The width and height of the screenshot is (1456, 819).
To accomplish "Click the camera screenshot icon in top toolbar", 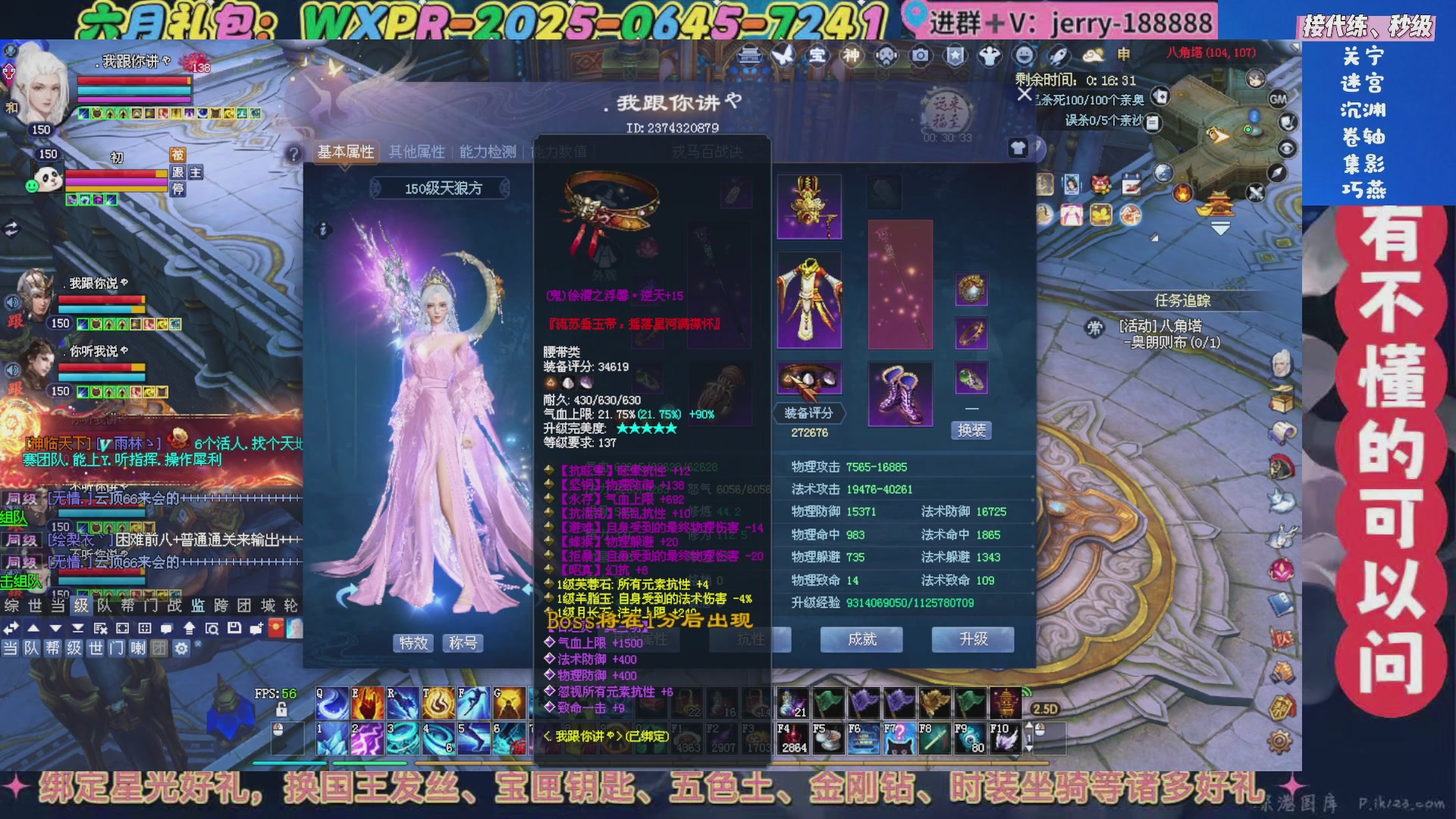I will click(920, 55).
